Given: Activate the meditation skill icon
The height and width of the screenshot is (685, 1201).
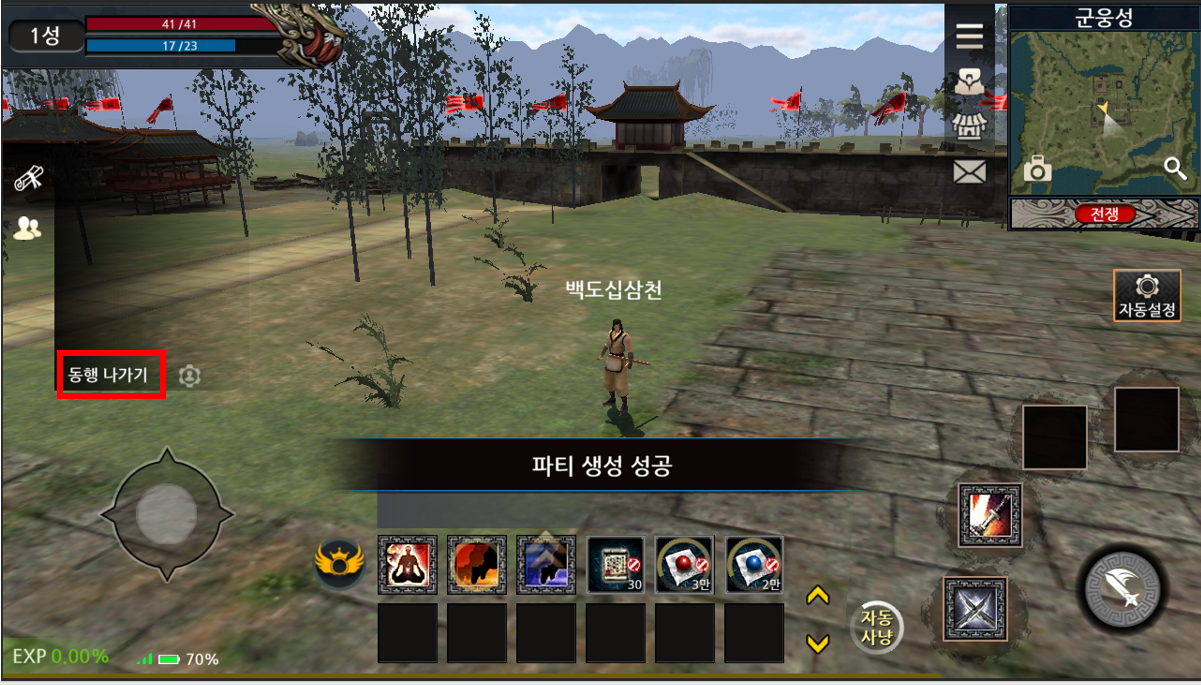Looking at the screenshot, I should pyautogui.click(x=407, y=565).
